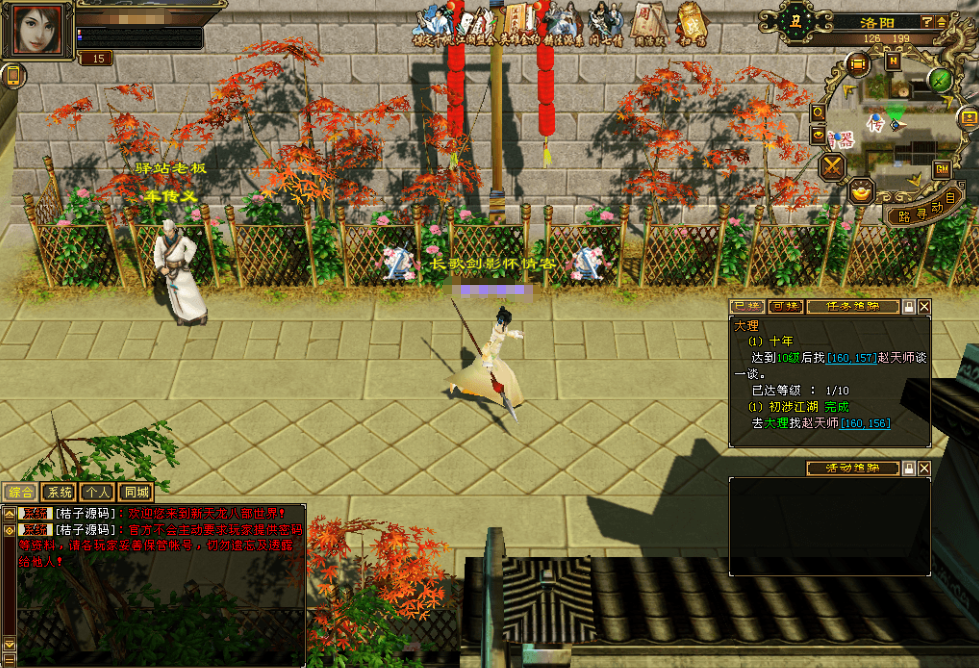Switch to the 综合 chat tab

21,492
